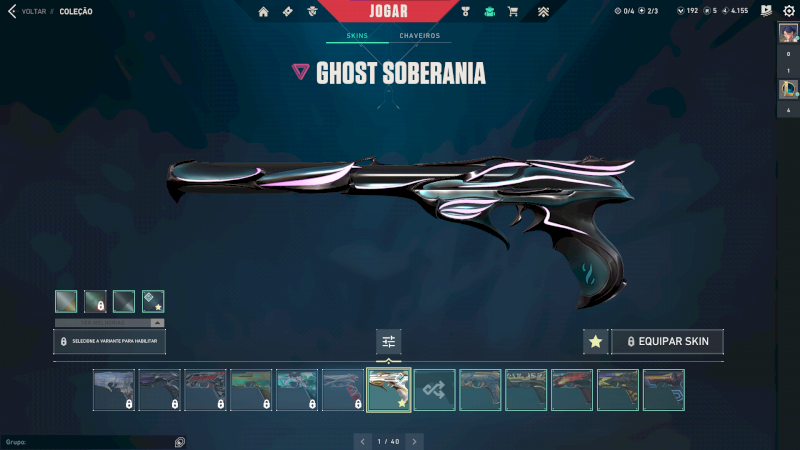Select the starred fourth variant swatch
This screenshot has height=450, width=800.
tap(153, 301)
